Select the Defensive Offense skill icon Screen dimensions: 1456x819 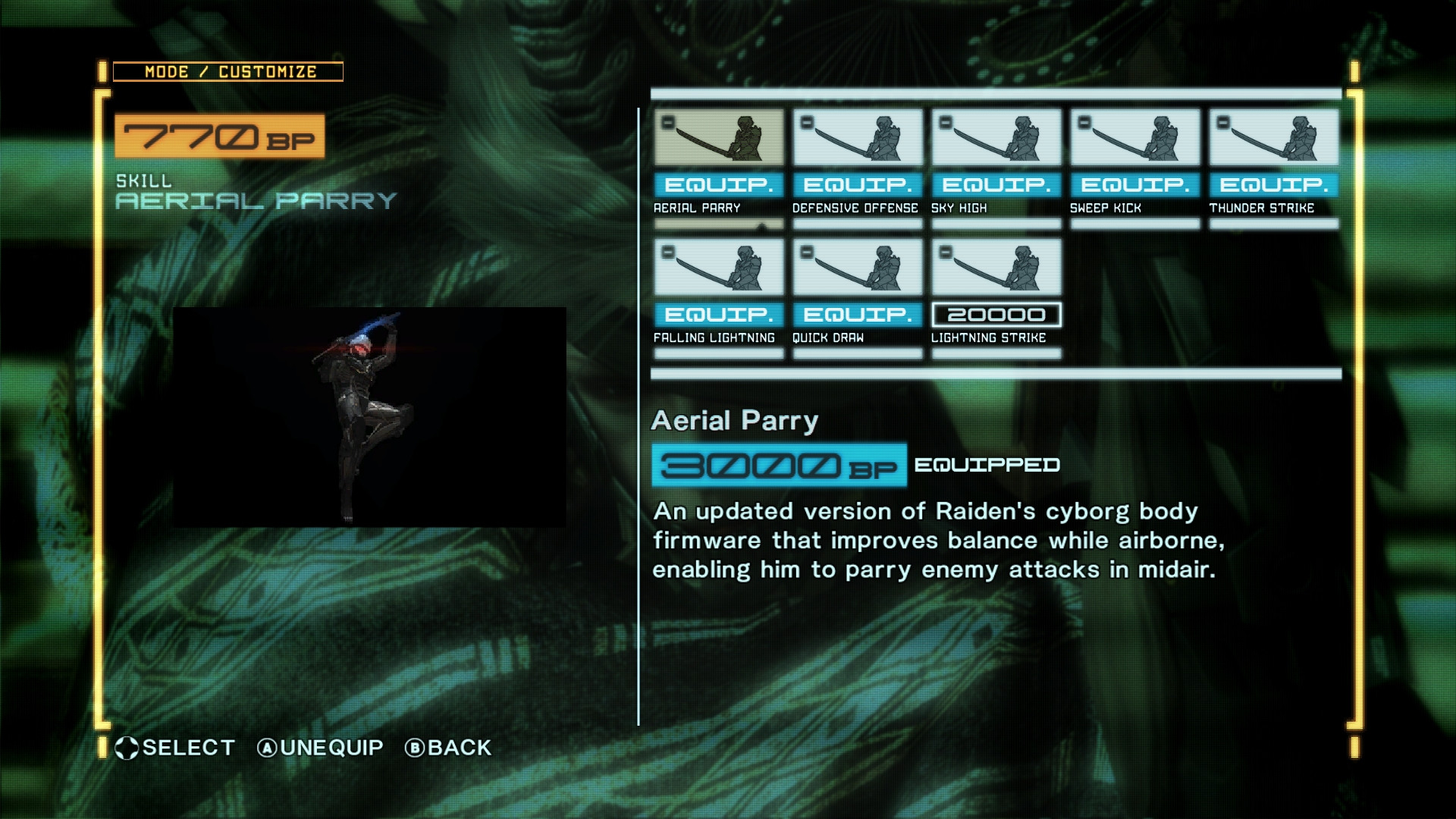pos(856,138)
